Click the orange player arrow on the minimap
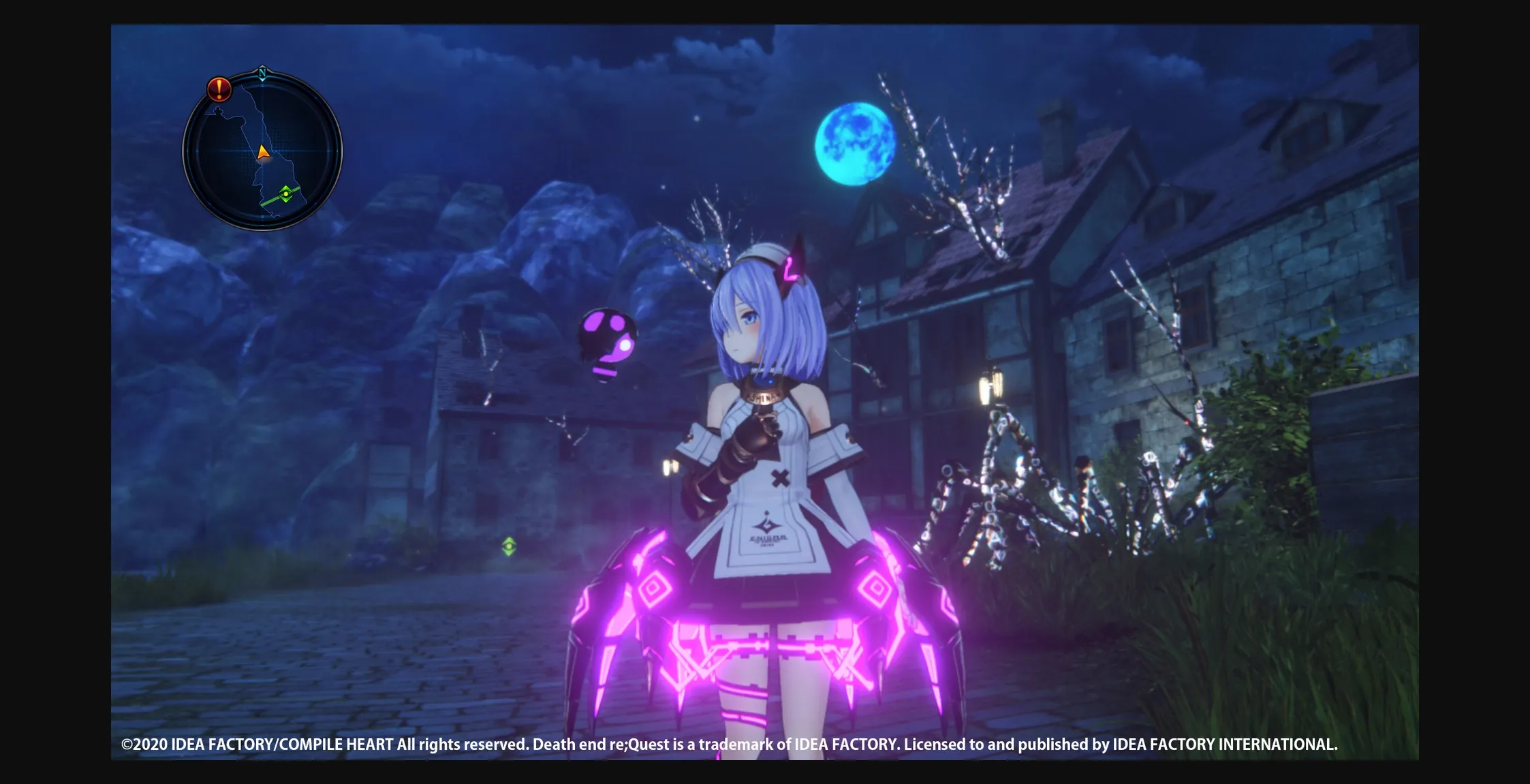The width and height of the screenshot is (1530, 784). [262, 151]
